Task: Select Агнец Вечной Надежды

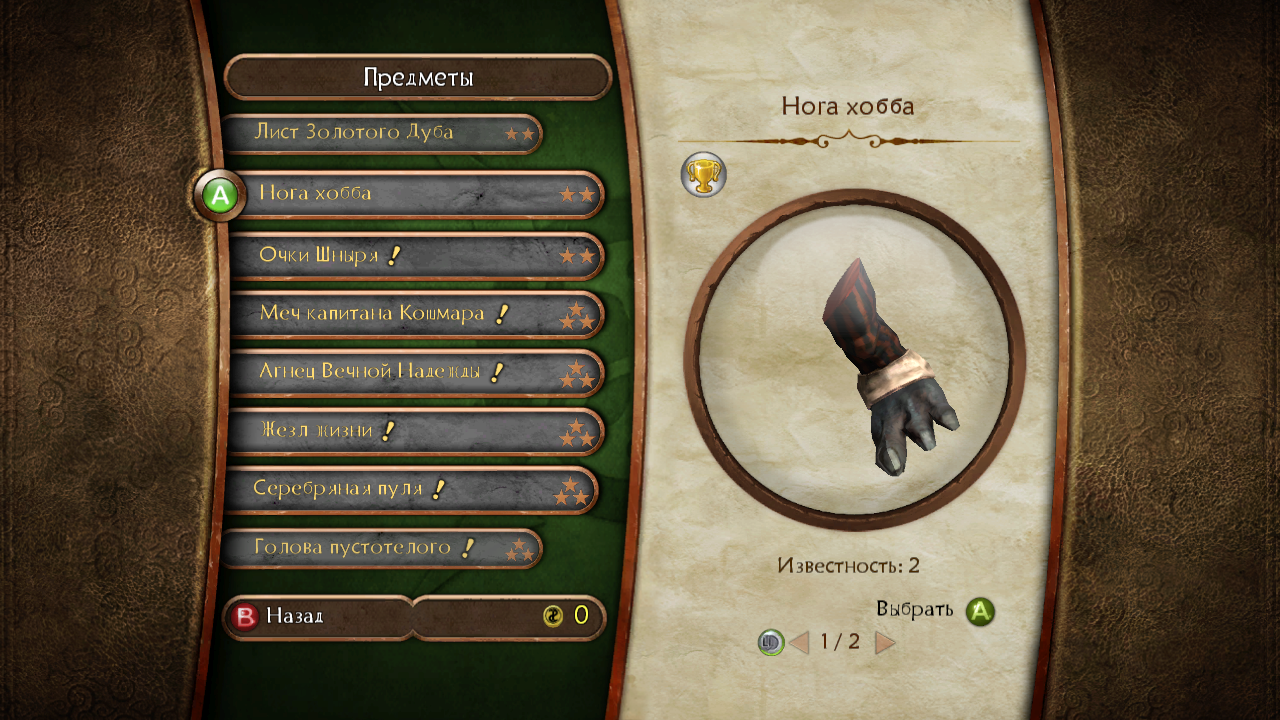Action: tap(415, 373)
